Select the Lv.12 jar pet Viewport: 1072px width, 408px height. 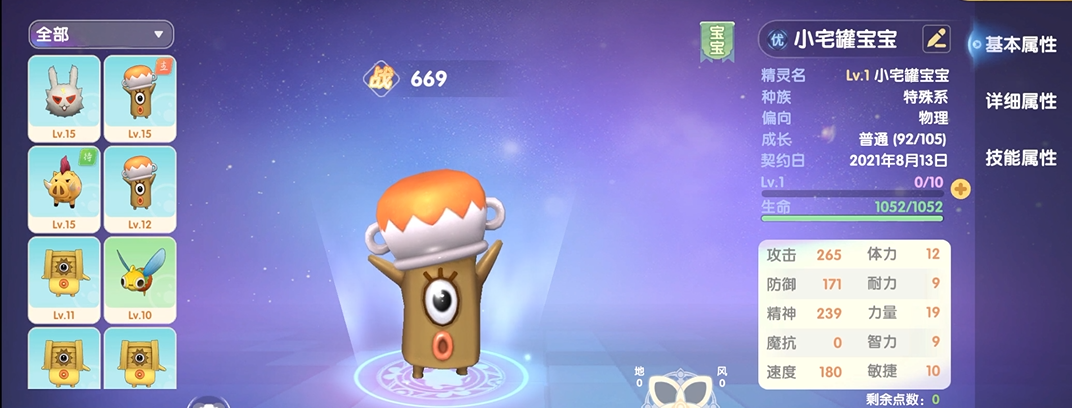pos(140,188)
